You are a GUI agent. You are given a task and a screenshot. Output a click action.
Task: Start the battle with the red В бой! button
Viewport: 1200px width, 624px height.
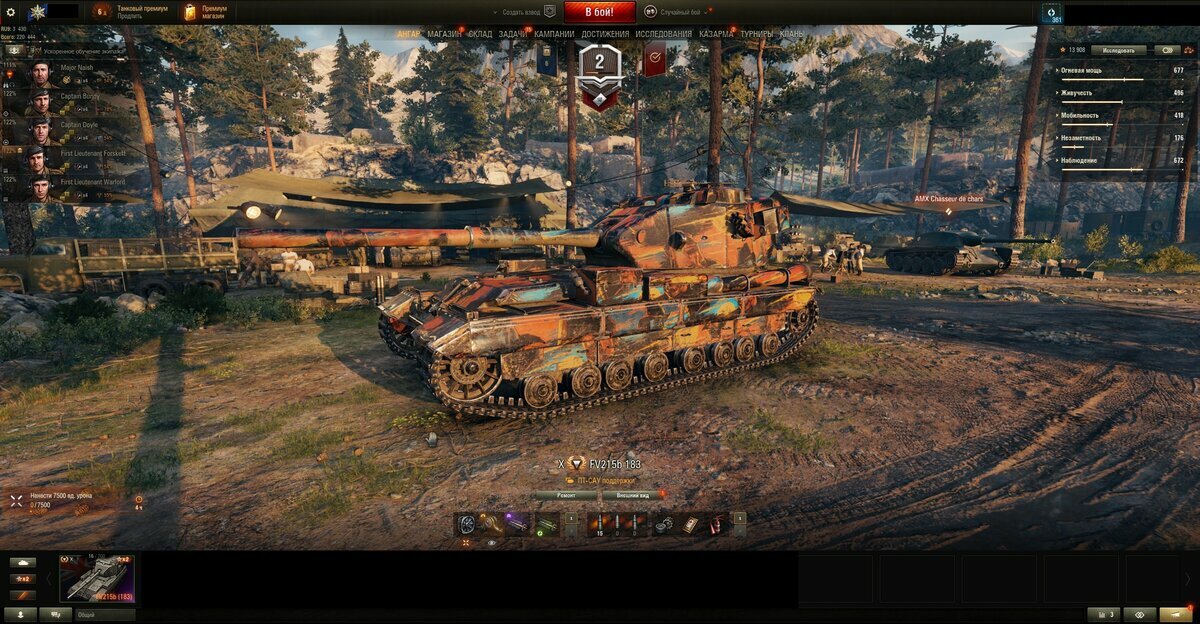(x=599, y=12)
